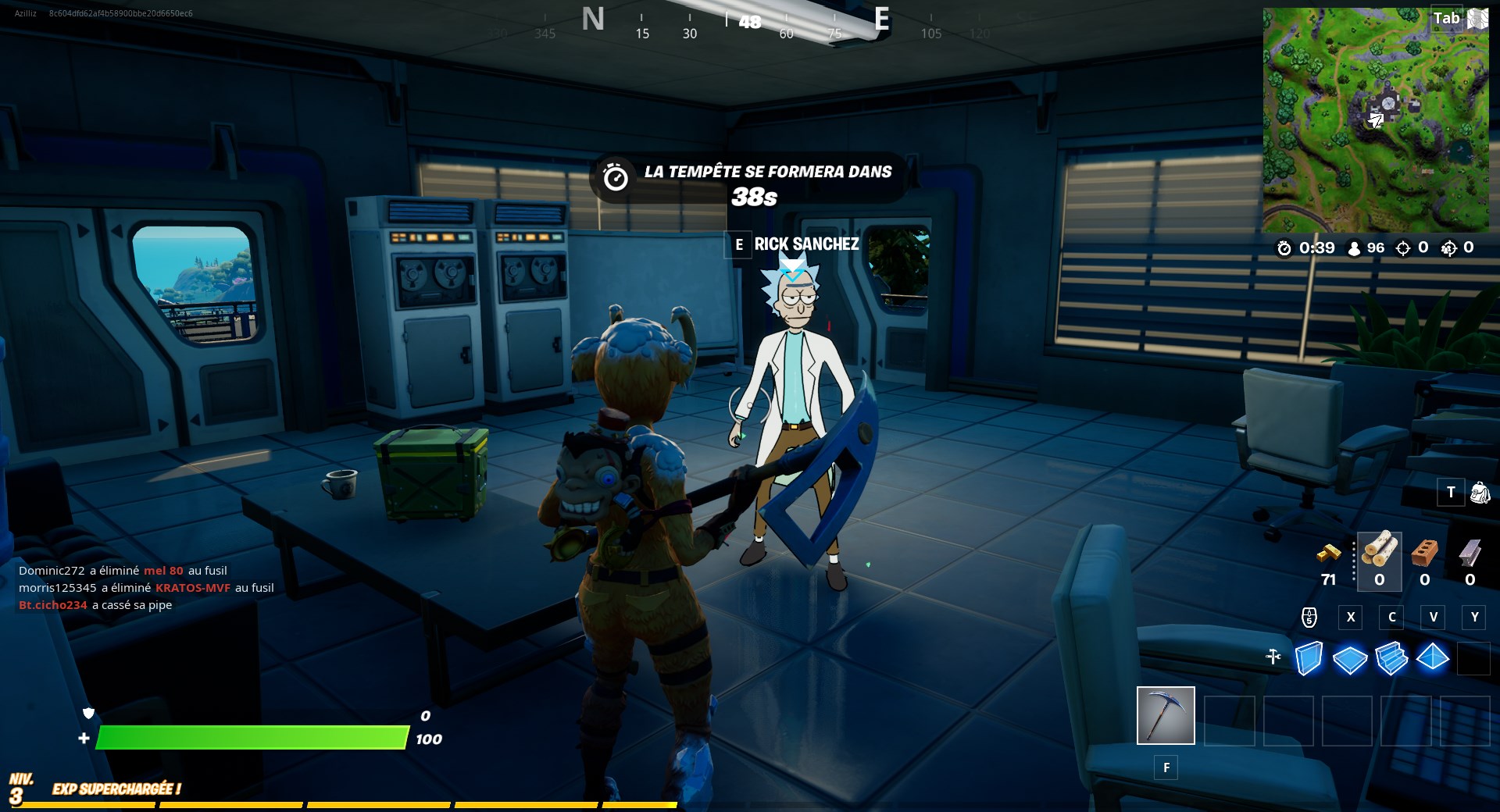Select the empty C keybind slot
The image size is (1500, 812).
pos(1391,617)
